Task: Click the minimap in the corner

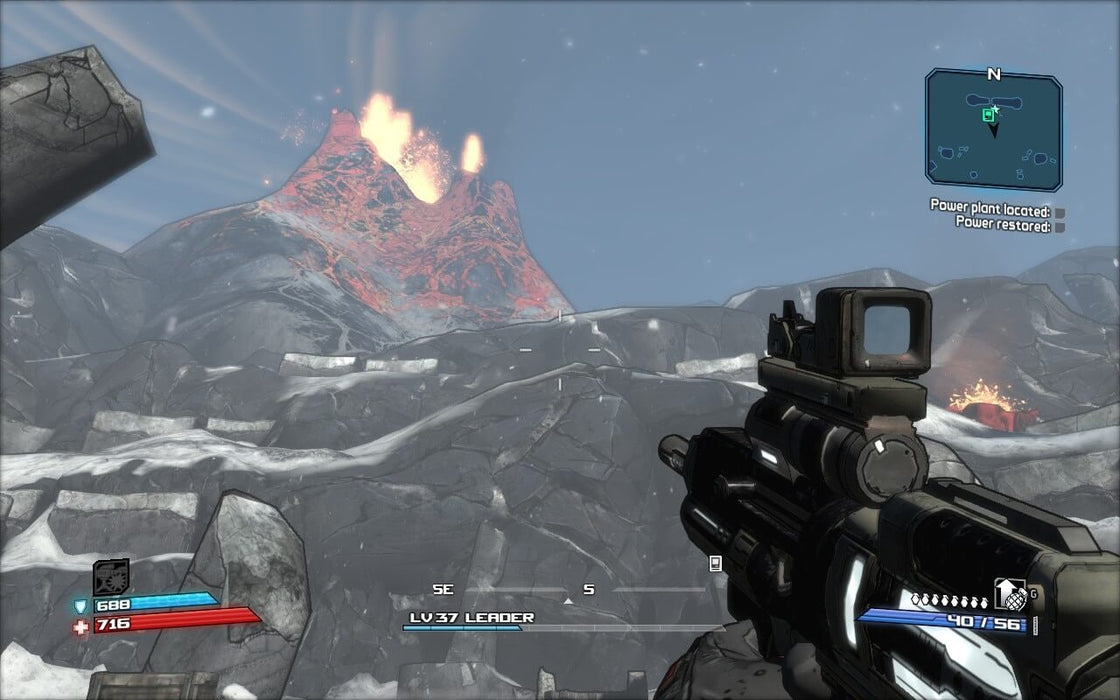Action: 993,129
